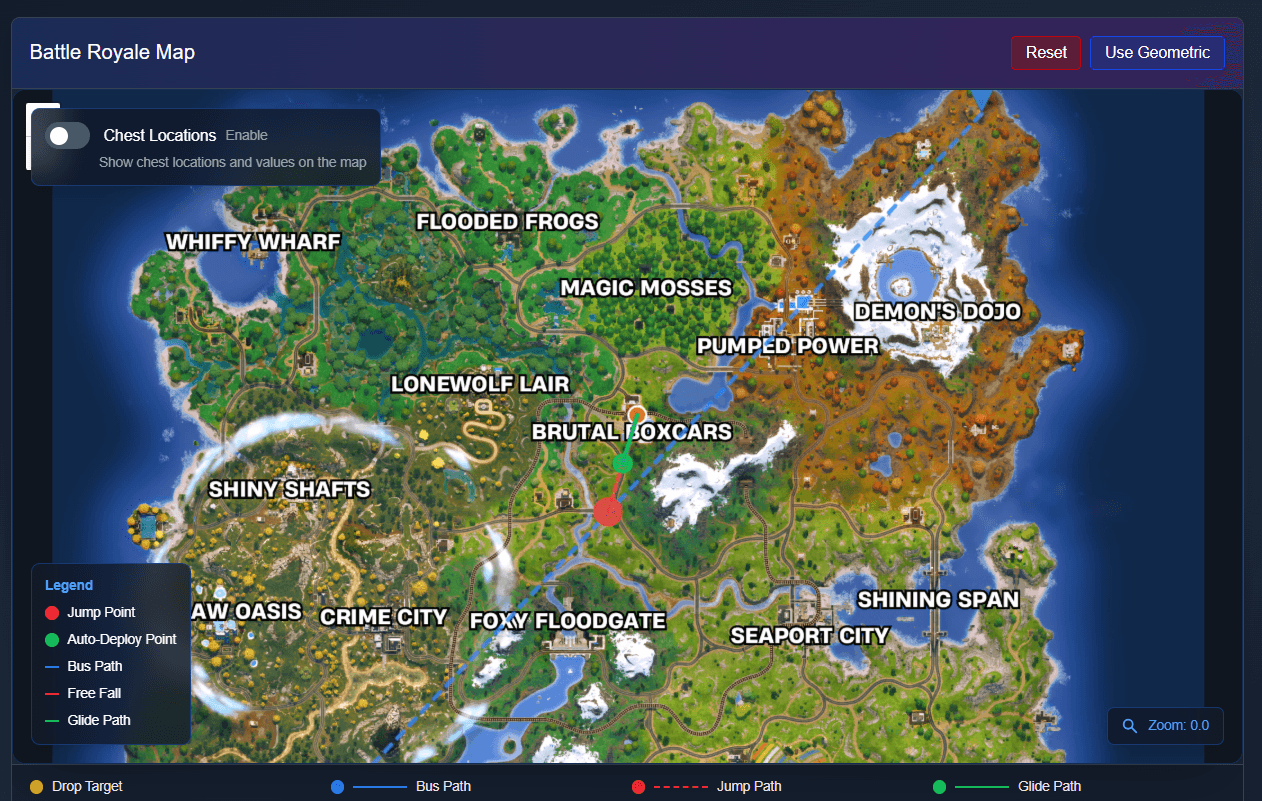Activate the Use Geometric button
This screenshot has height=801, width=1262.
1157,53
